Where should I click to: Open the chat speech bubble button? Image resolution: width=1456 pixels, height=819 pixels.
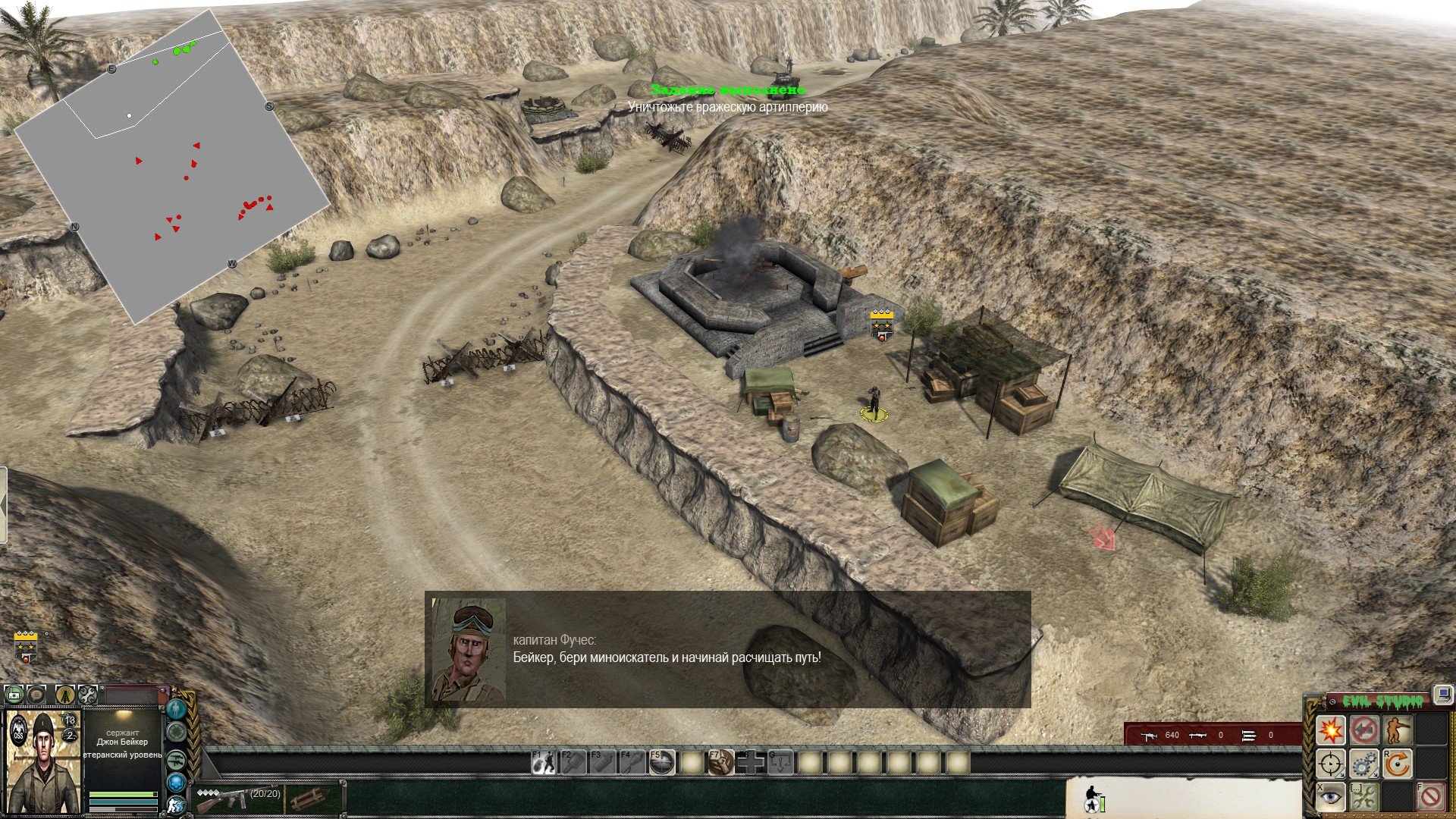36,693
